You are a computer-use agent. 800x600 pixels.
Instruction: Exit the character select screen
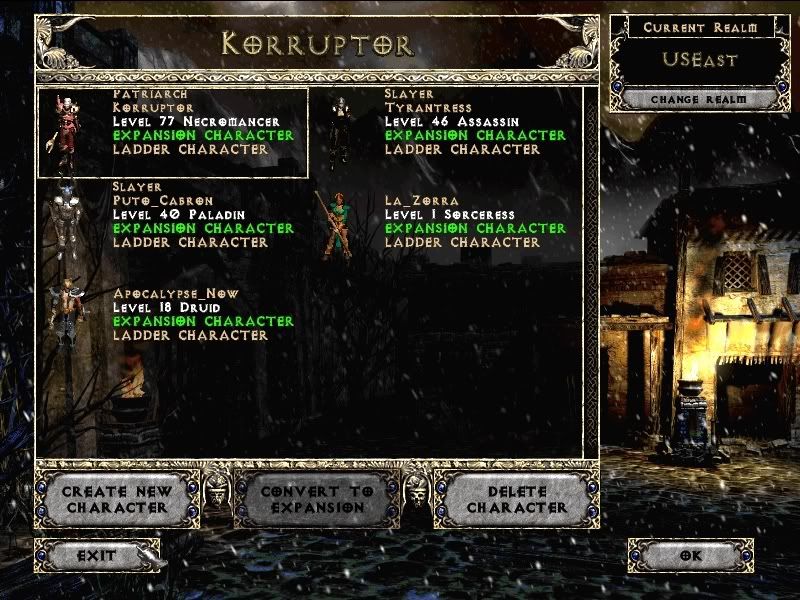(96, 555)
